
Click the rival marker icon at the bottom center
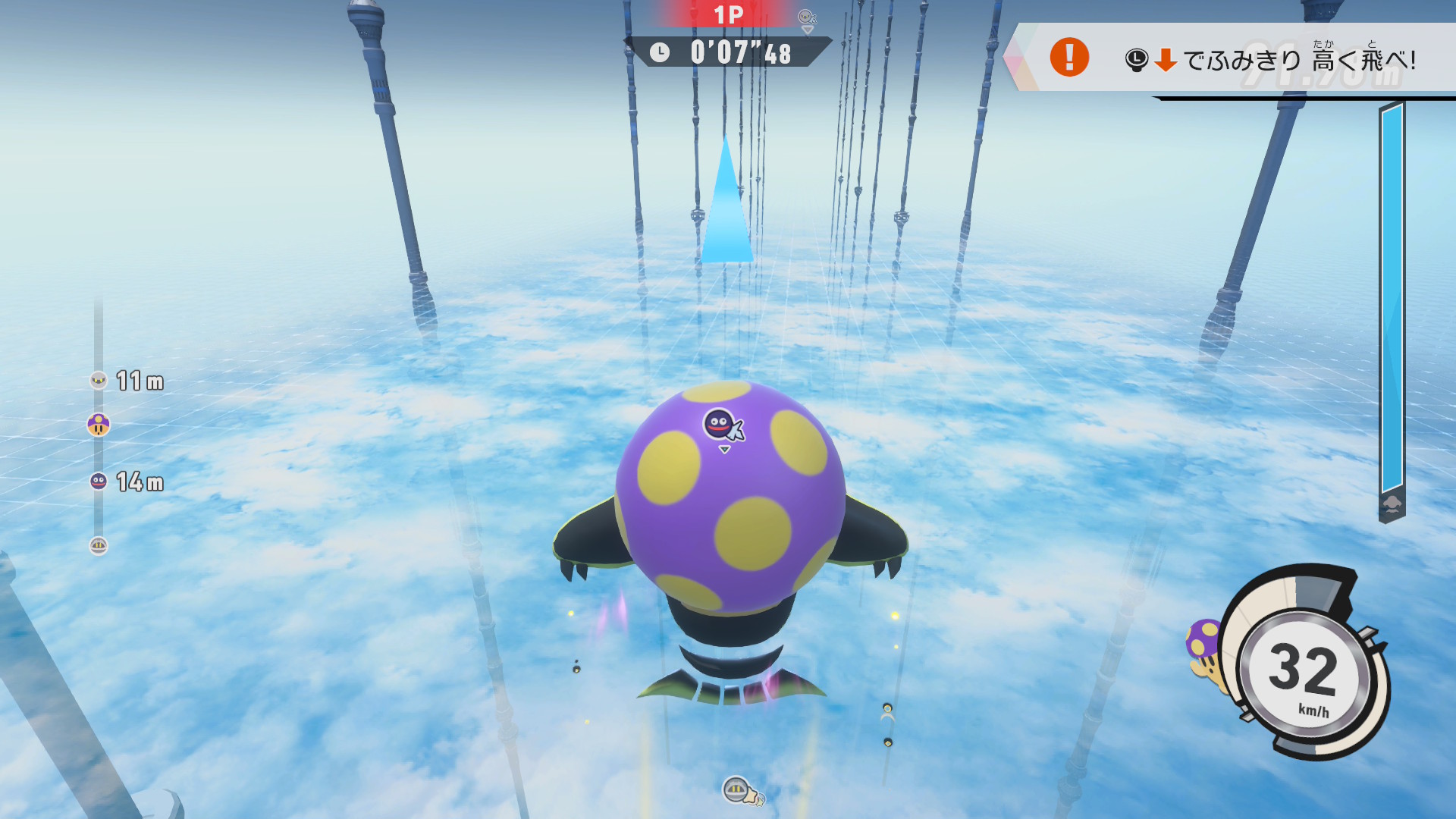click(x=737, y=790)
